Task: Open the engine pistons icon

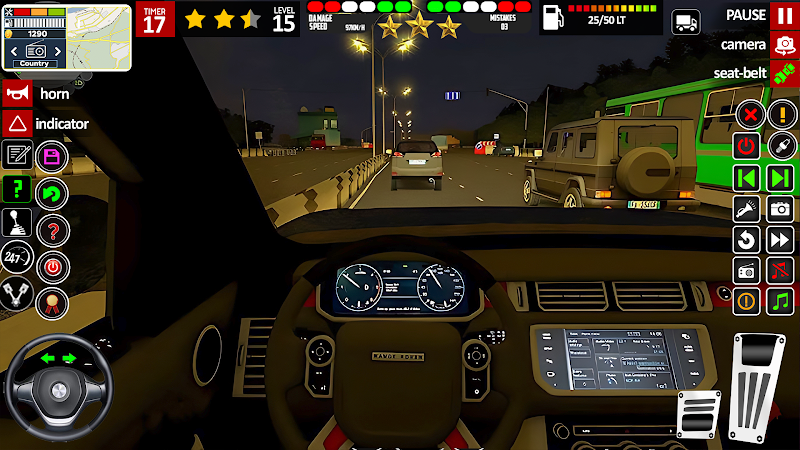Action: click(17, 293)
